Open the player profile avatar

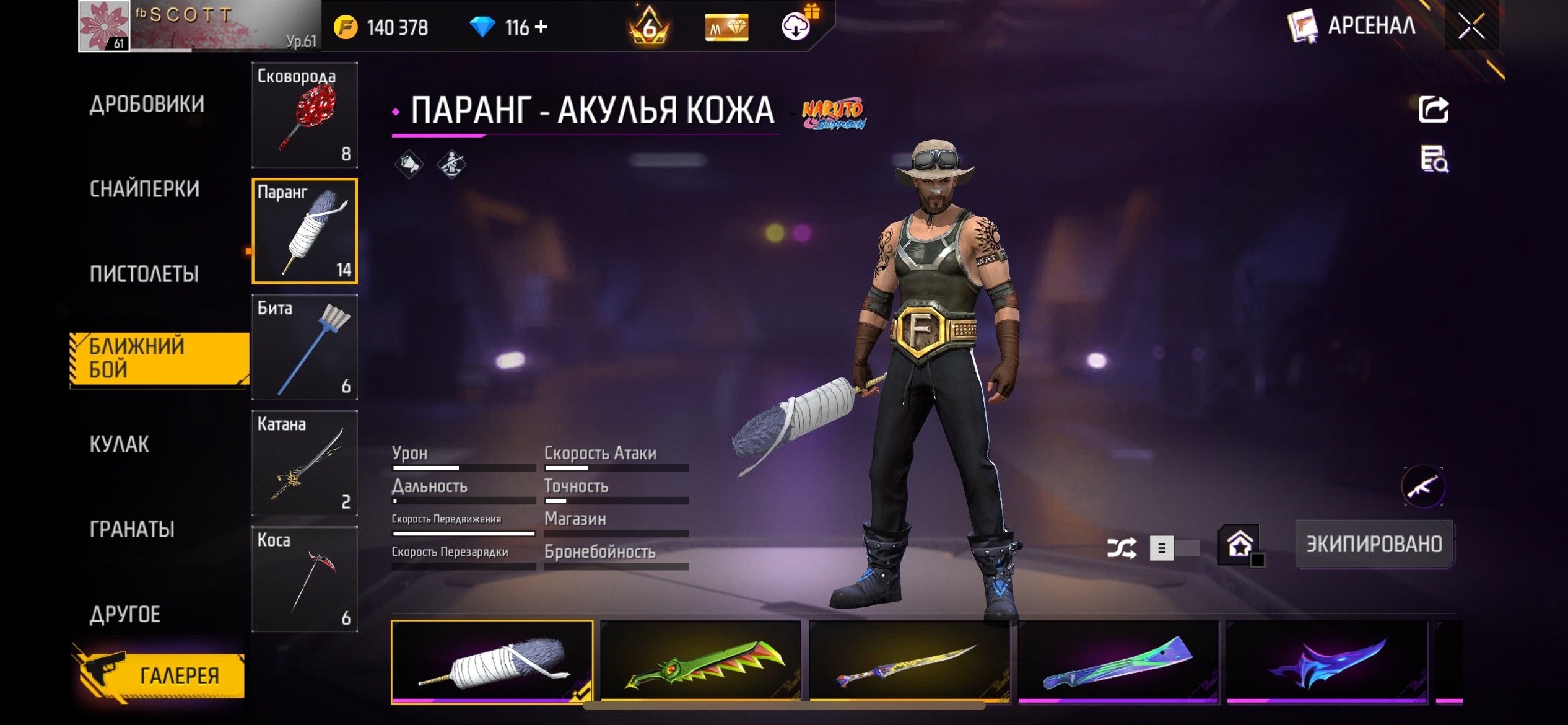104,26
